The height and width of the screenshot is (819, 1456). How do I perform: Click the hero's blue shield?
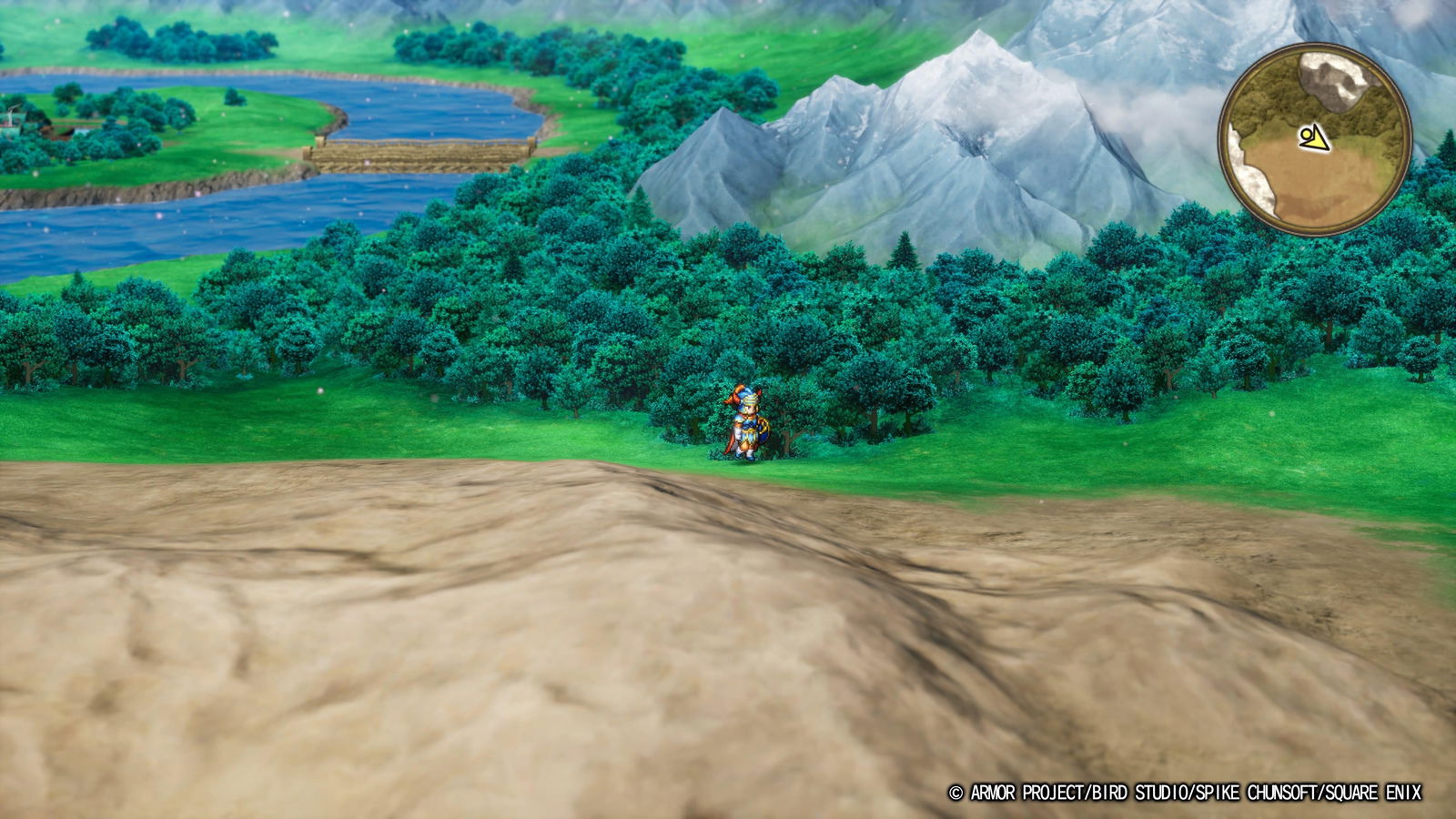click(x=763, y=428)
